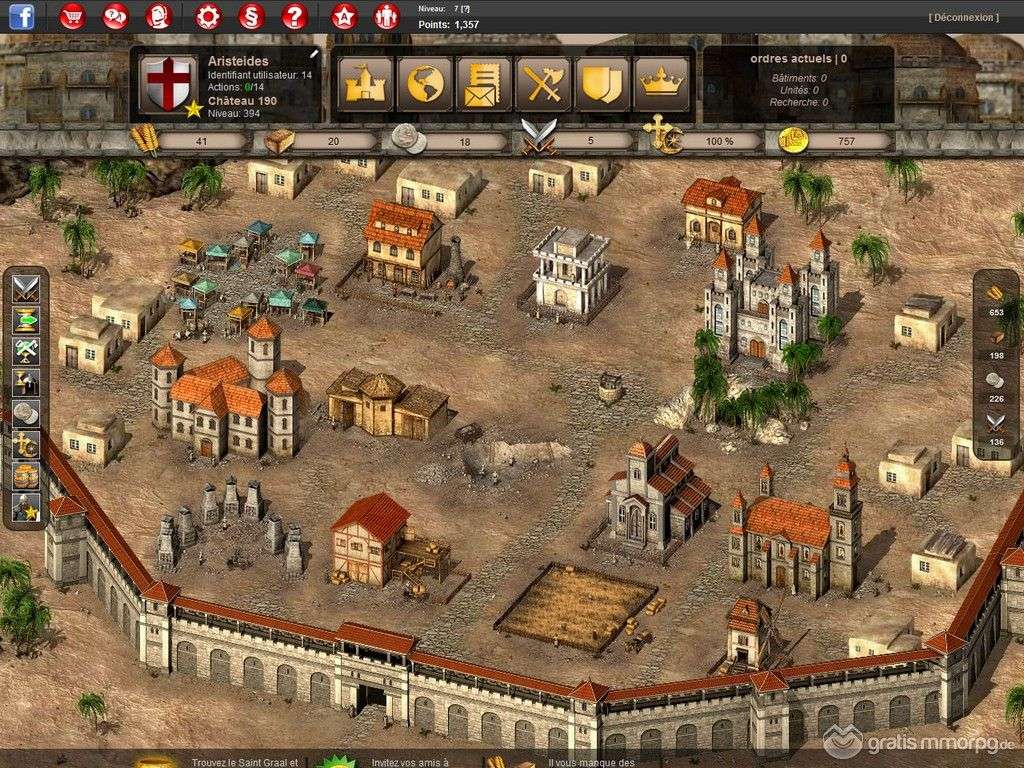Open the chat bubbles forum icon
This screenshot has height=768, width=1024.
(116, 16)
